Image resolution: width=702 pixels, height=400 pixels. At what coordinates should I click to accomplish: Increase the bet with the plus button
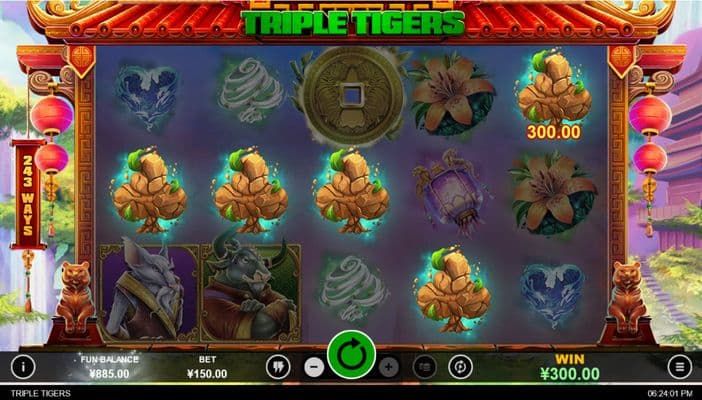pos(389,367)
